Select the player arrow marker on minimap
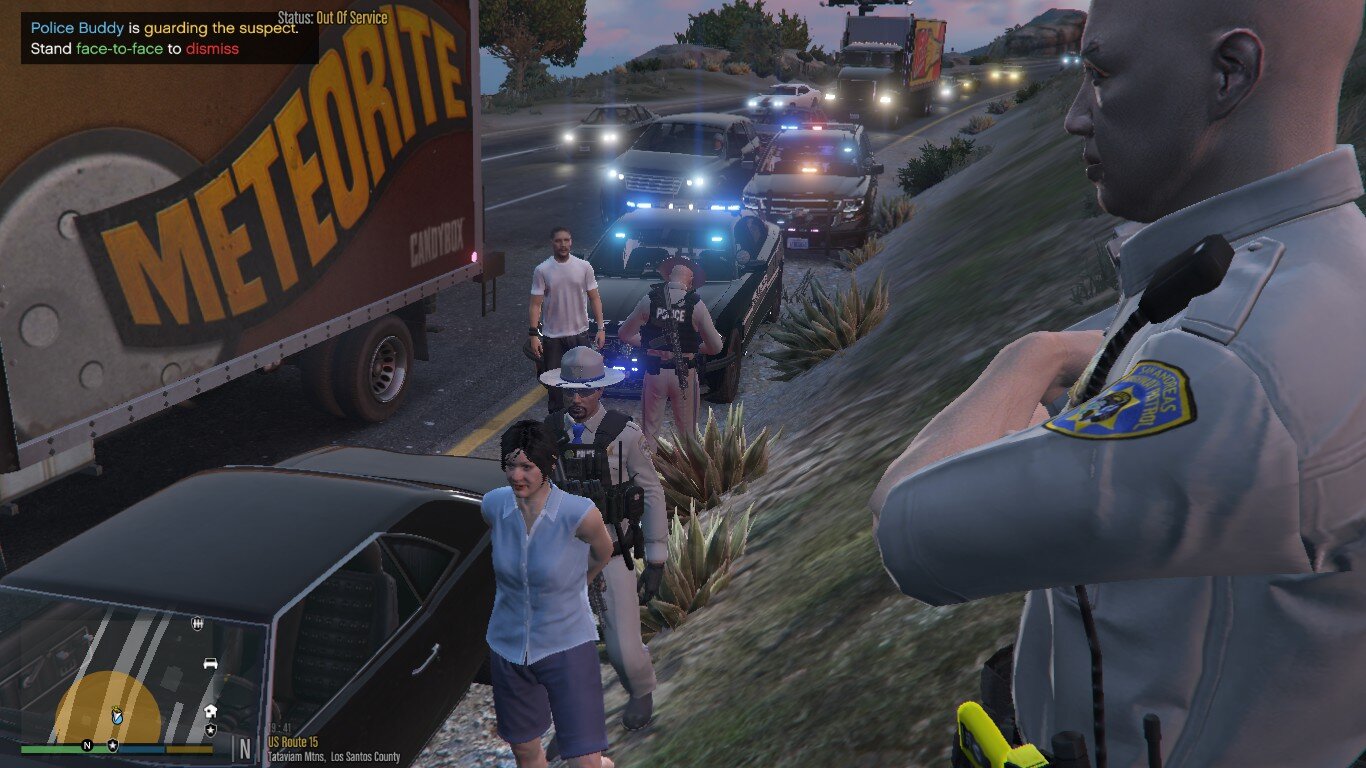1366x768 pixels. [x=117, y=716]
